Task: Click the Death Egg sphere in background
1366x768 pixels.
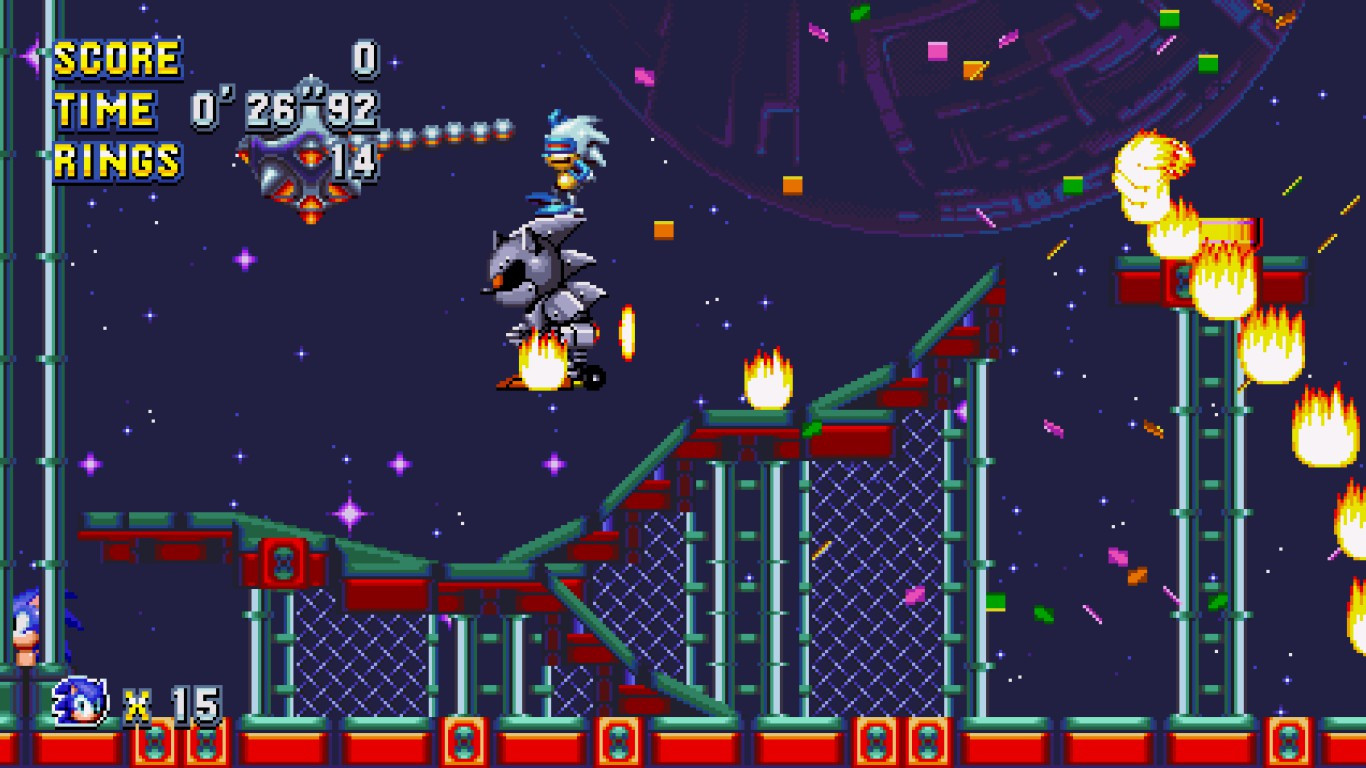Action: pos(1000,100)
